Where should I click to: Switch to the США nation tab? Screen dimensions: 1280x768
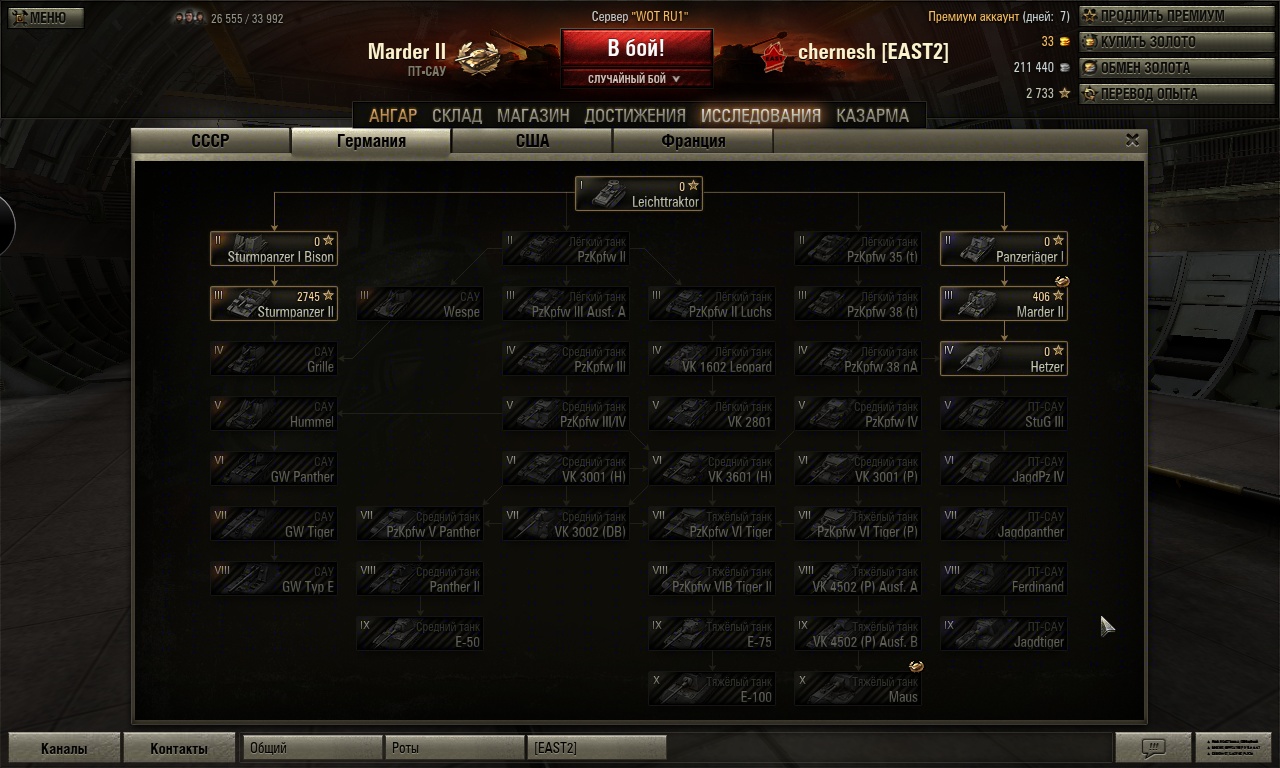(x=531, y=141)
